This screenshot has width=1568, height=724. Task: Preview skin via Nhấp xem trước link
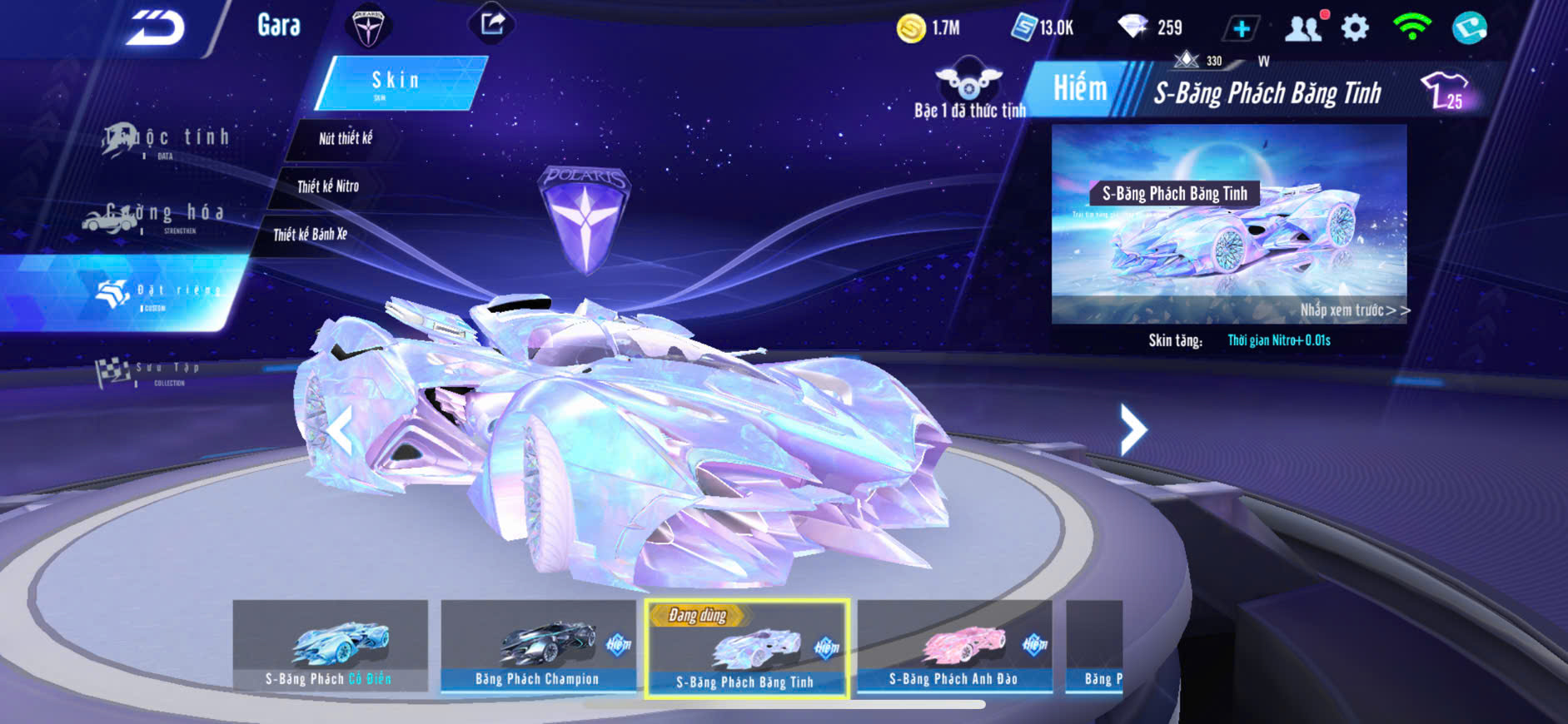[1354, 310]
